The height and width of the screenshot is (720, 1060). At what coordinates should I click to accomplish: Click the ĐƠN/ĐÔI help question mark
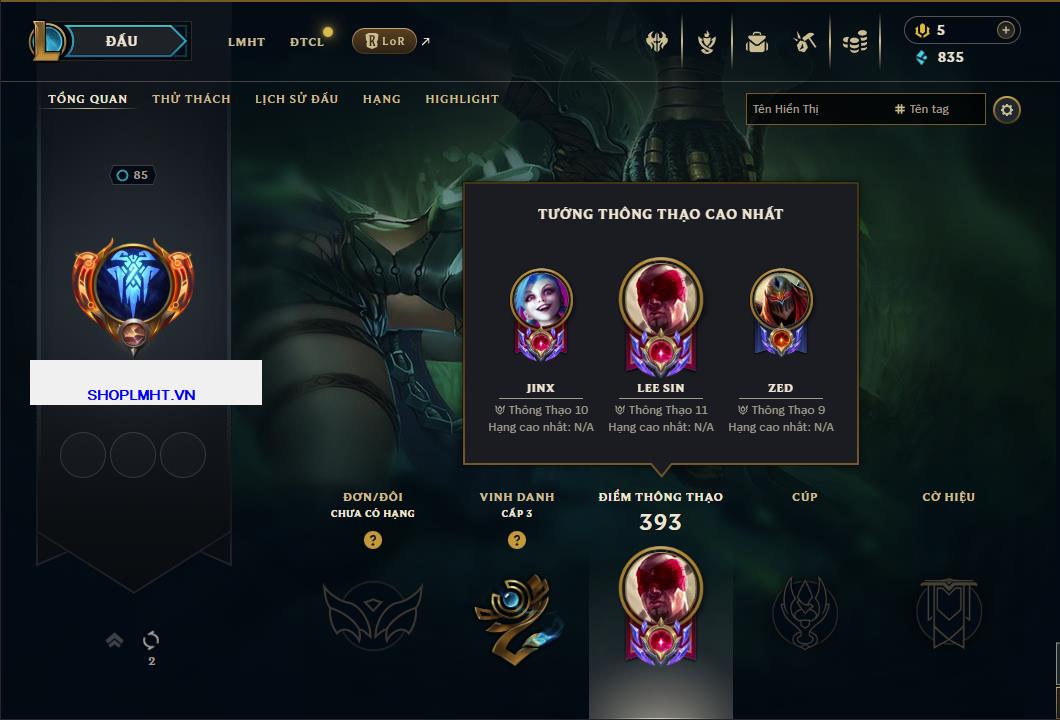tap(373, 540)
